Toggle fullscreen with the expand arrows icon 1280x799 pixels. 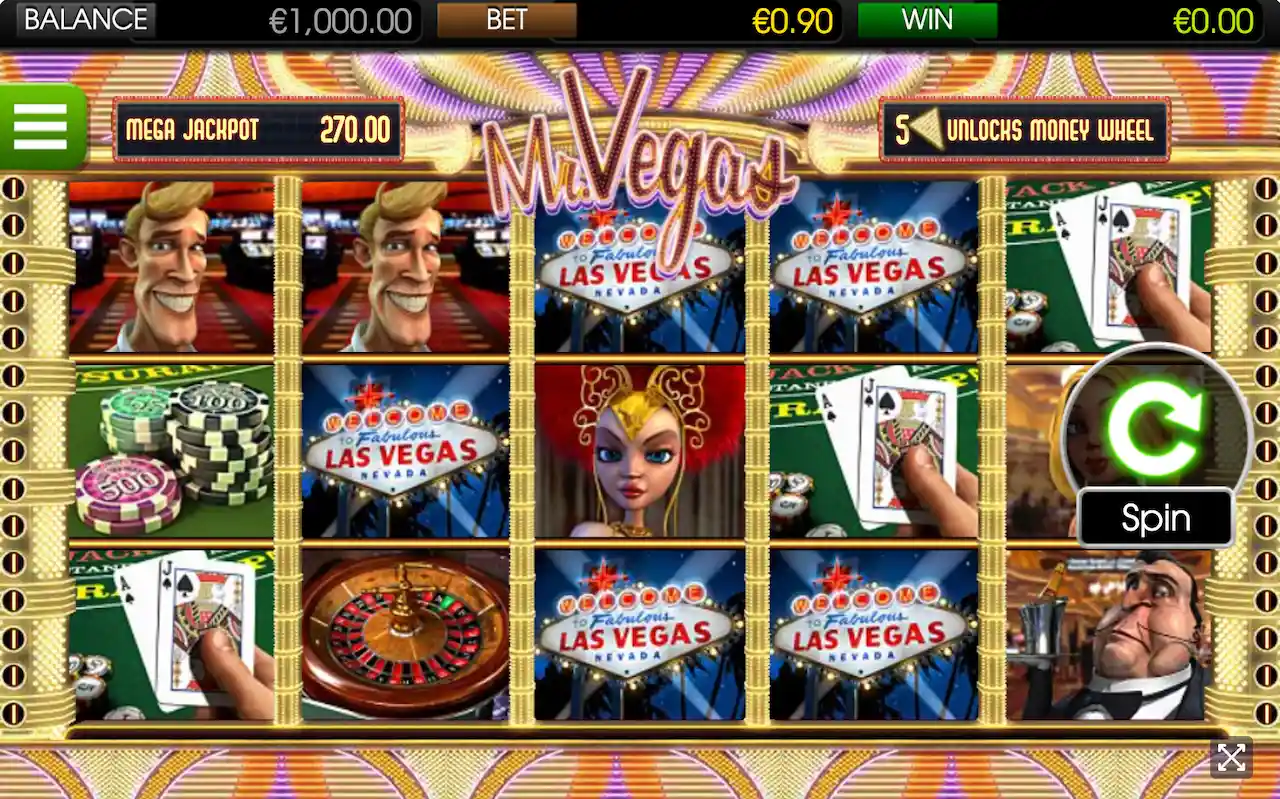(1231, 758)
